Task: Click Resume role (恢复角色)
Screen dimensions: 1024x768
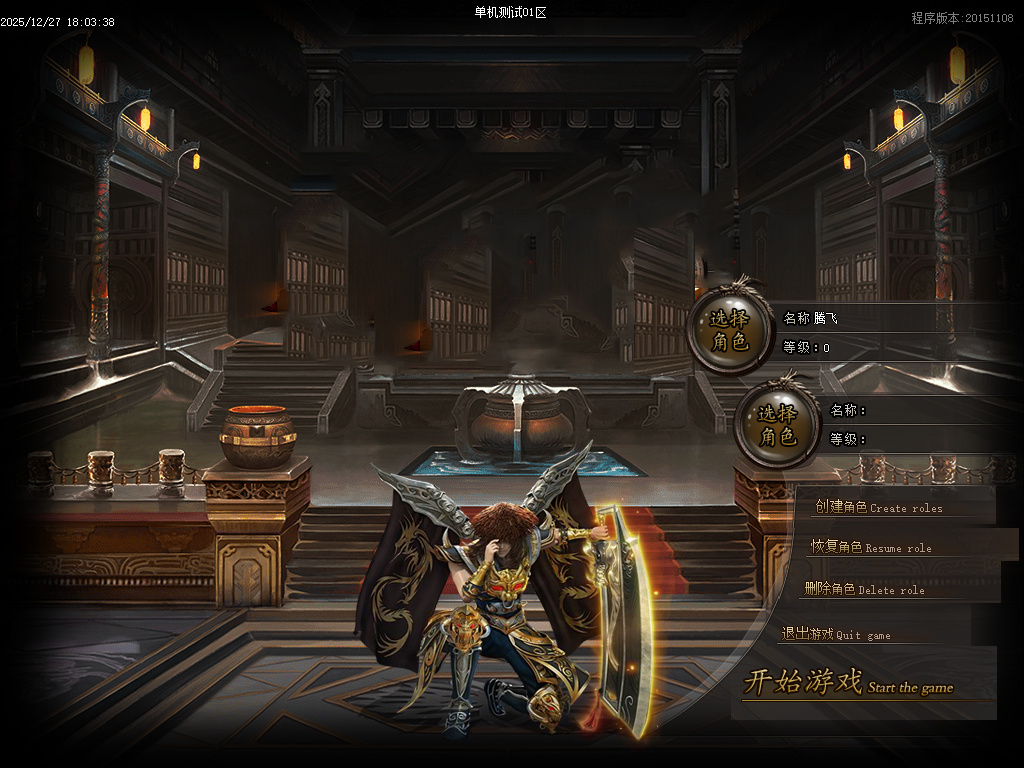Action: 870,547
